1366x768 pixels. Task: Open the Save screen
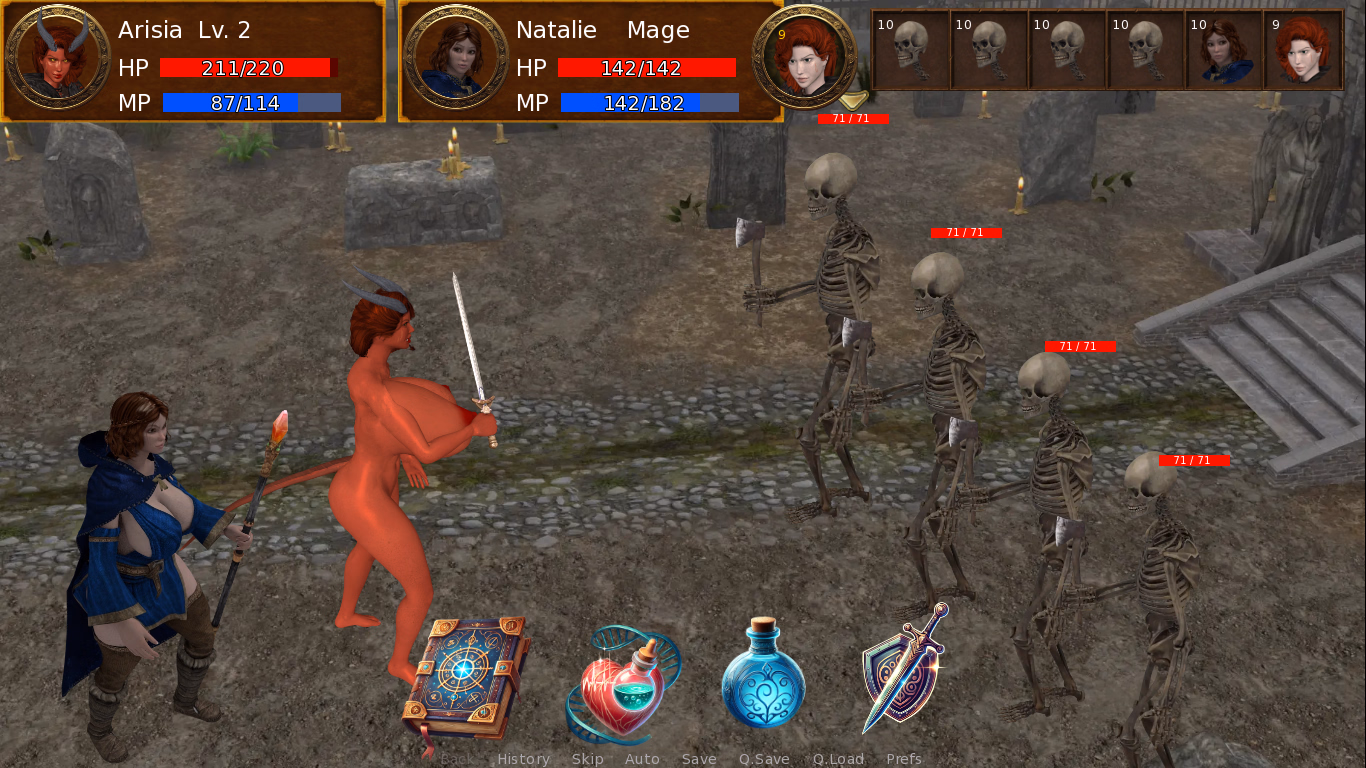pos(699,759)
